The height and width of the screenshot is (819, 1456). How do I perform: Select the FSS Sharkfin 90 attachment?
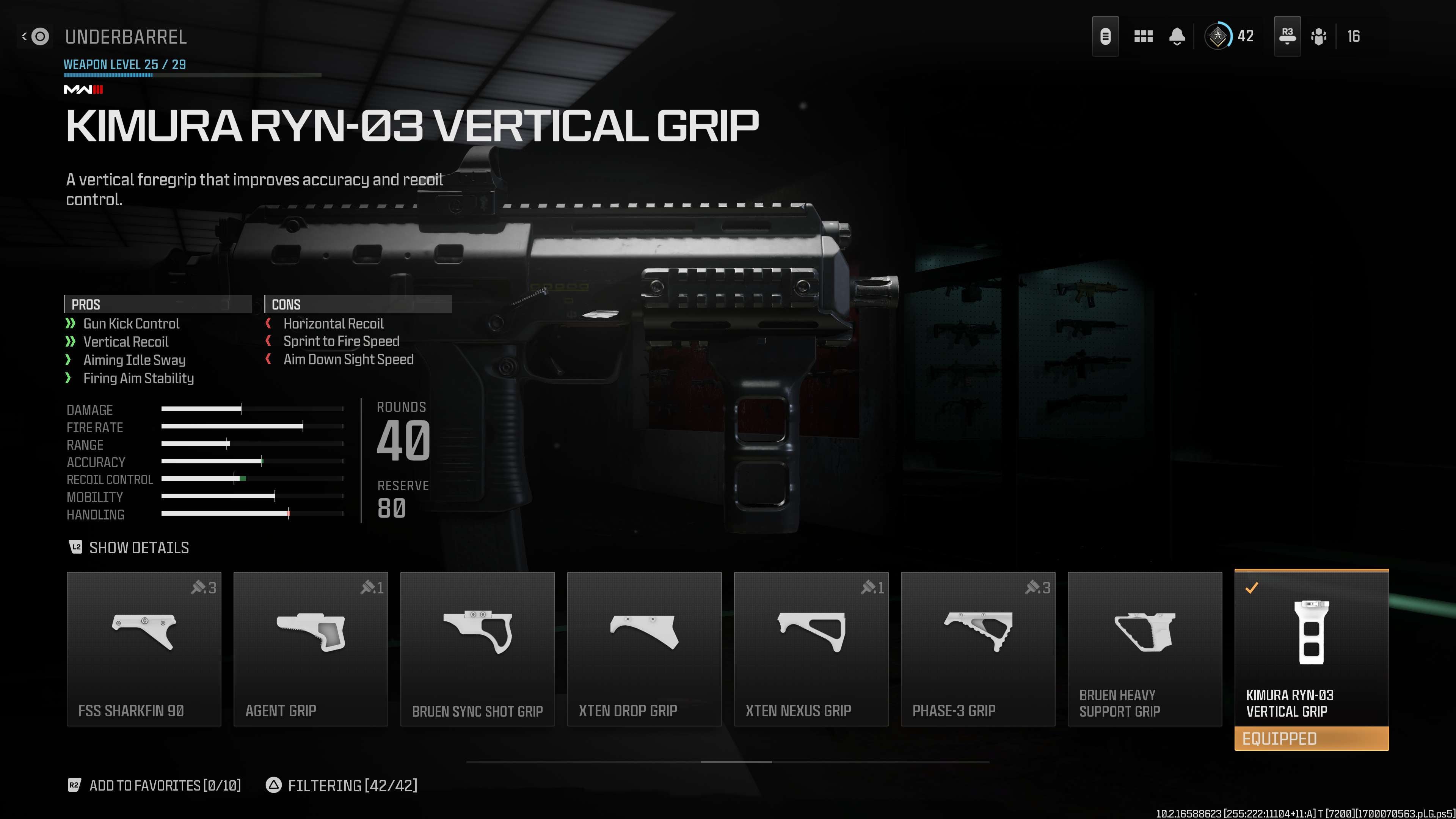point(144,648)
